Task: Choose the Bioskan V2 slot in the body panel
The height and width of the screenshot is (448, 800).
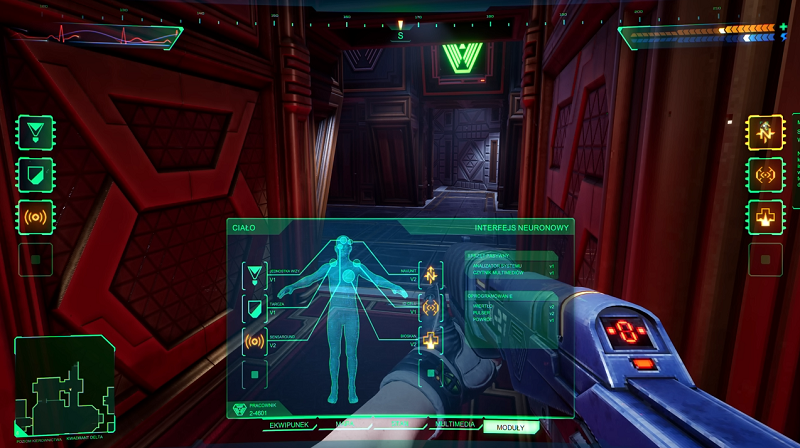Action: (x=432, y=342)
